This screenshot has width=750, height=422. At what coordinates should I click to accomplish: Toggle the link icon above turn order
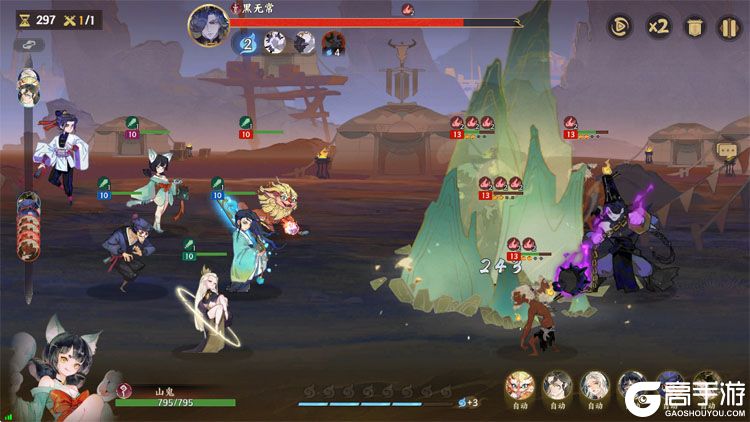(x=28, y=46)
